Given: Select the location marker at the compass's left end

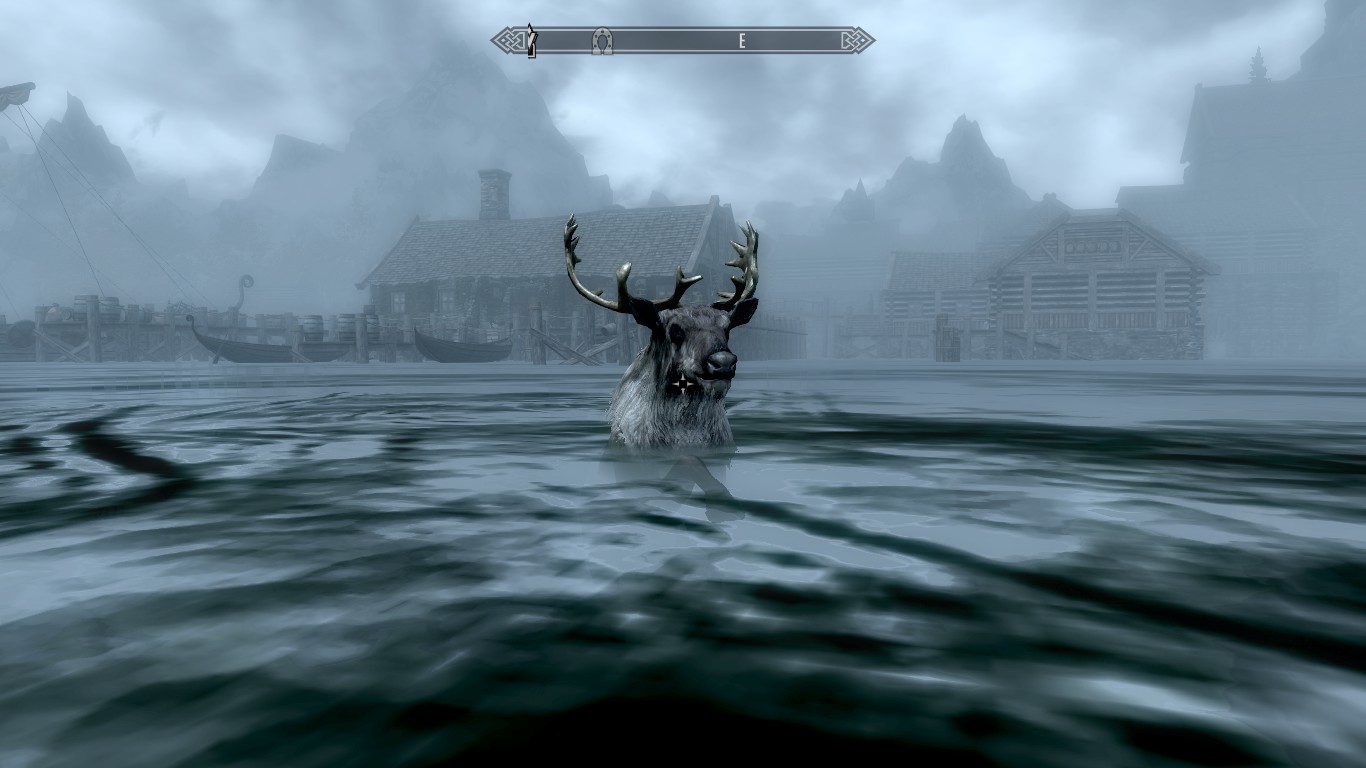Looking at the screenshot, I should [532, 40].
